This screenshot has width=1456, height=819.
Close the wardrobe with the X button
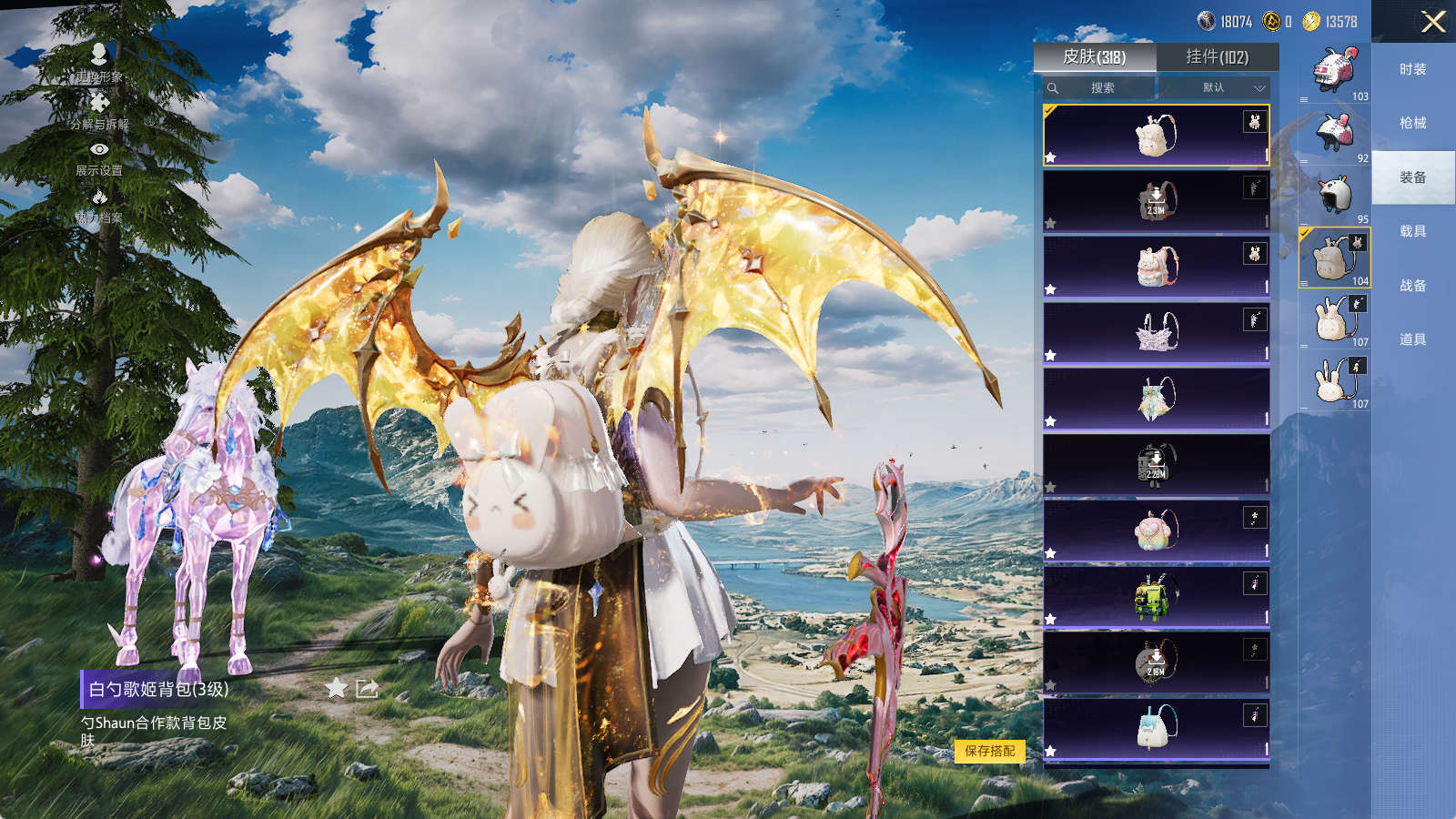pos(1433,22)
